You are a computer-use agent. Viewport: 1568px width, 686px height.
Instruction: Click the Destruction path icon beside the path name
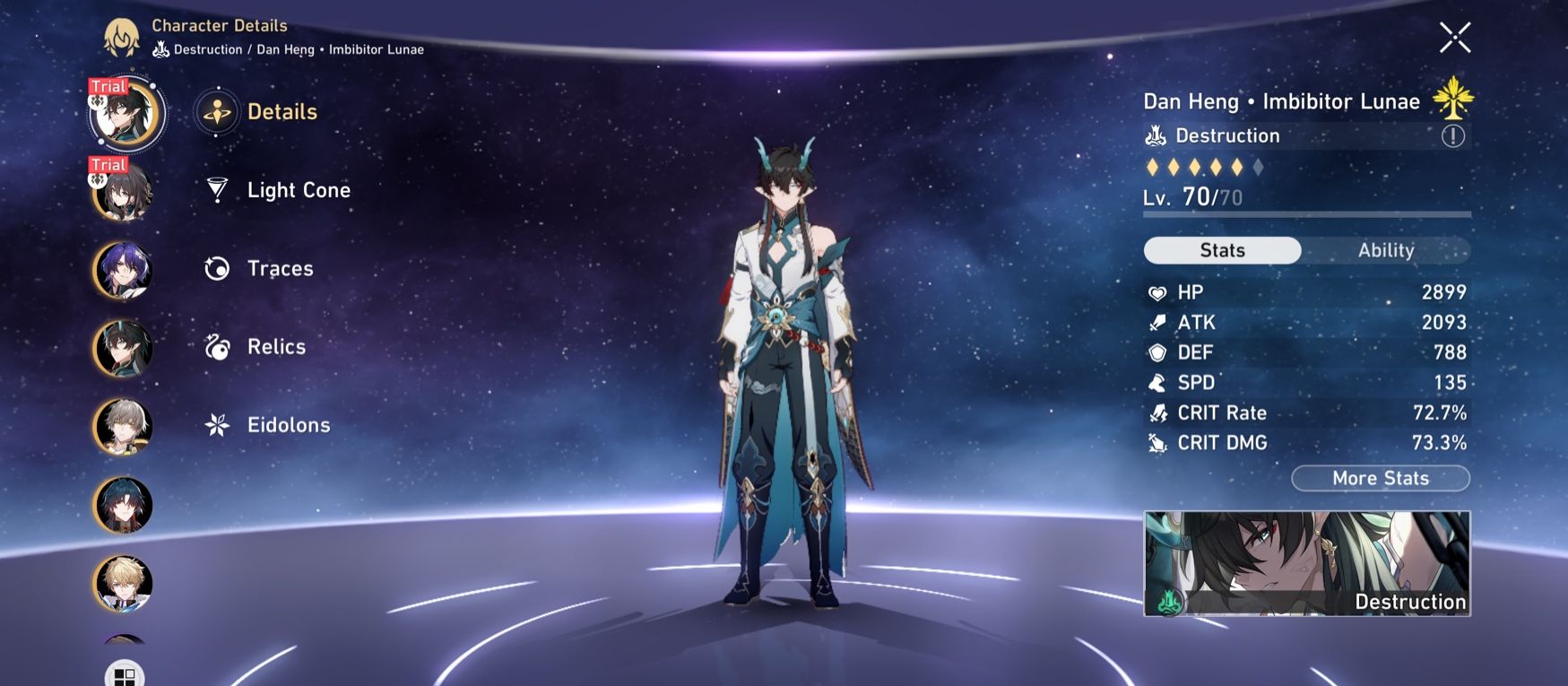(1156, 135)
